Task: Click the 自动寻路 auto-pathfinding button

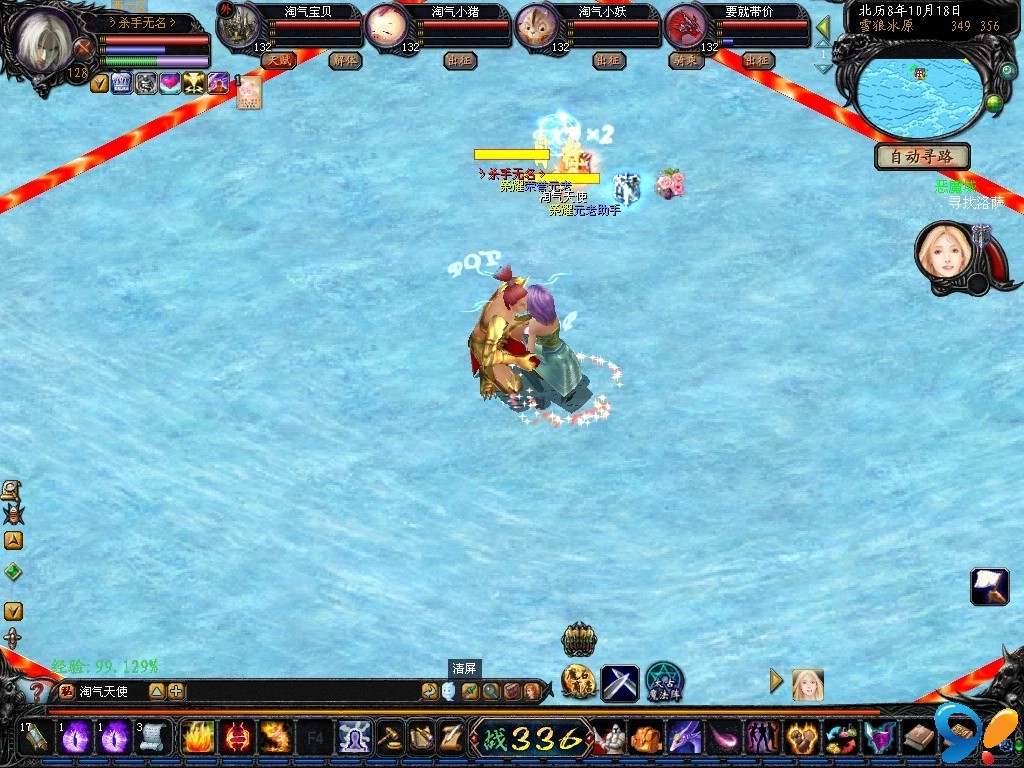Action: point(922,156)
